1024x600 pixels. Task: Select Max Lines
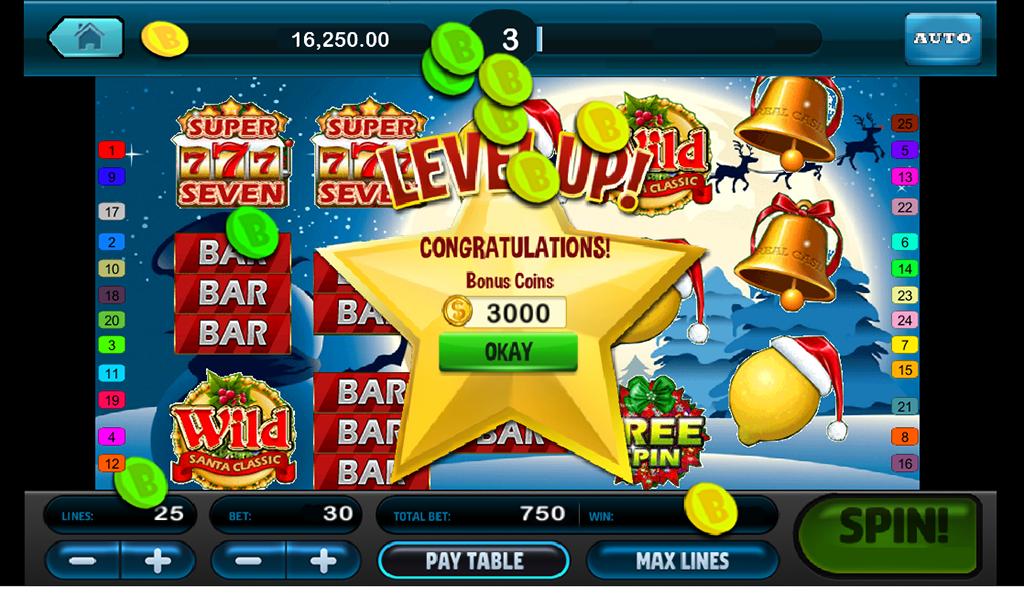tap(682, 560)
